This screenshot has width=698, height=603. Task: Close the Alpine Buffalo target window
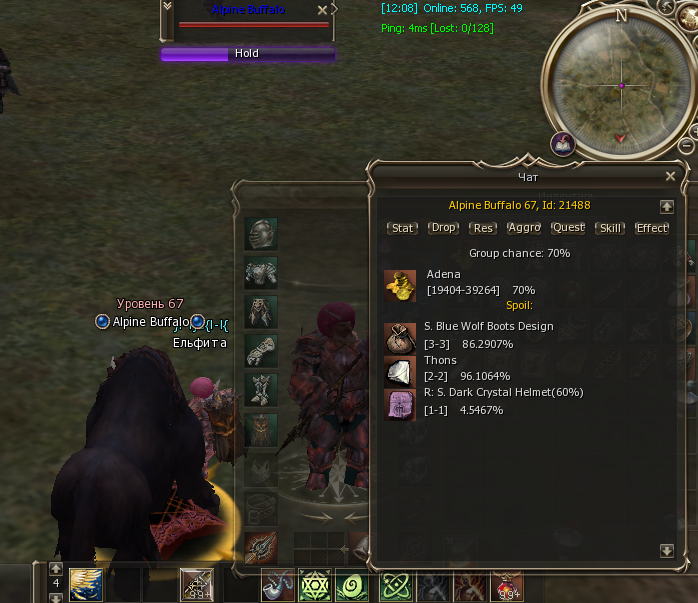[x=322, y=9]
